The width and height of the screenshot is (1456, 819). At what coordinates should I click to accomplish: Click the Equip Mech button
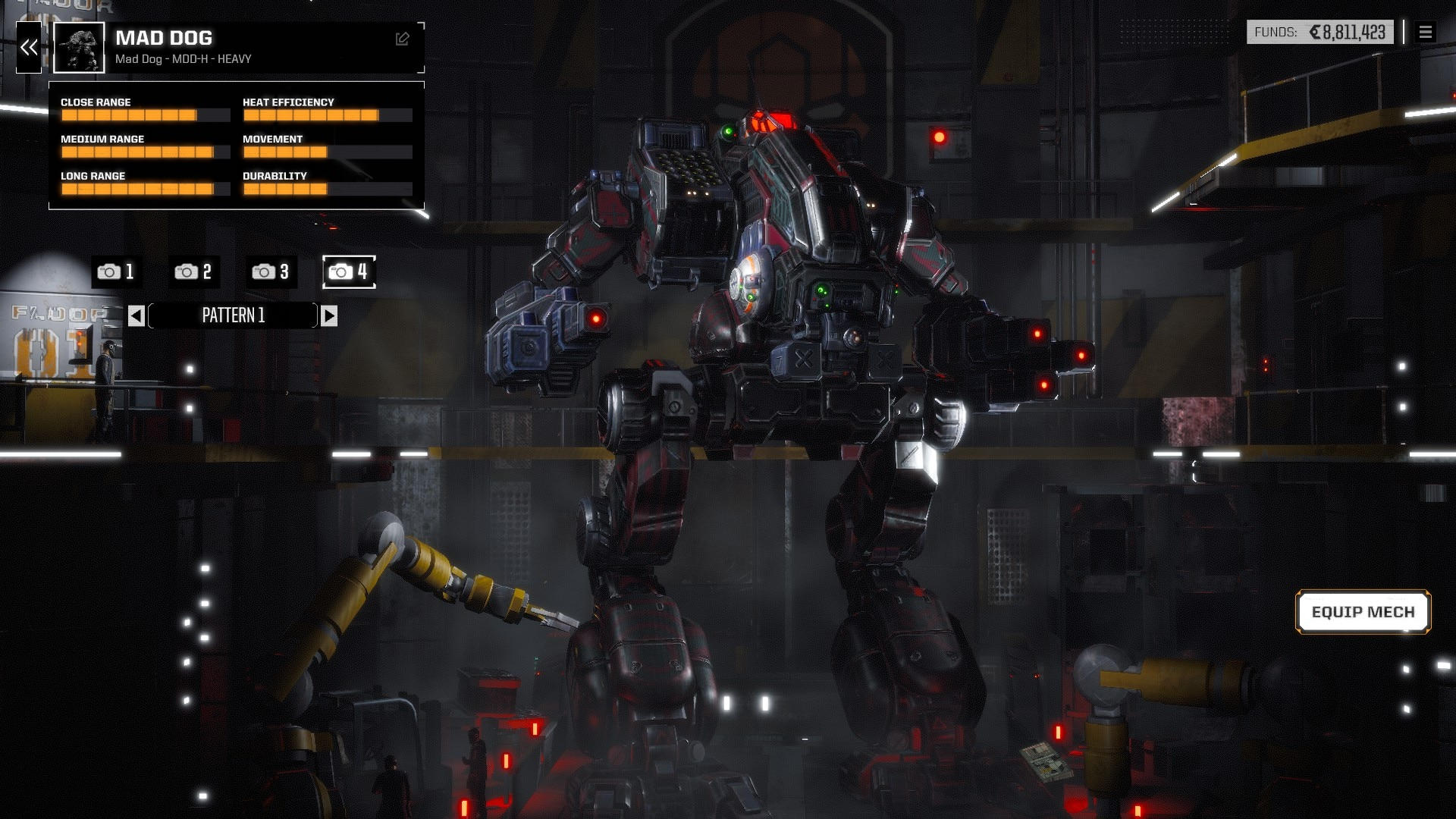1363,612
